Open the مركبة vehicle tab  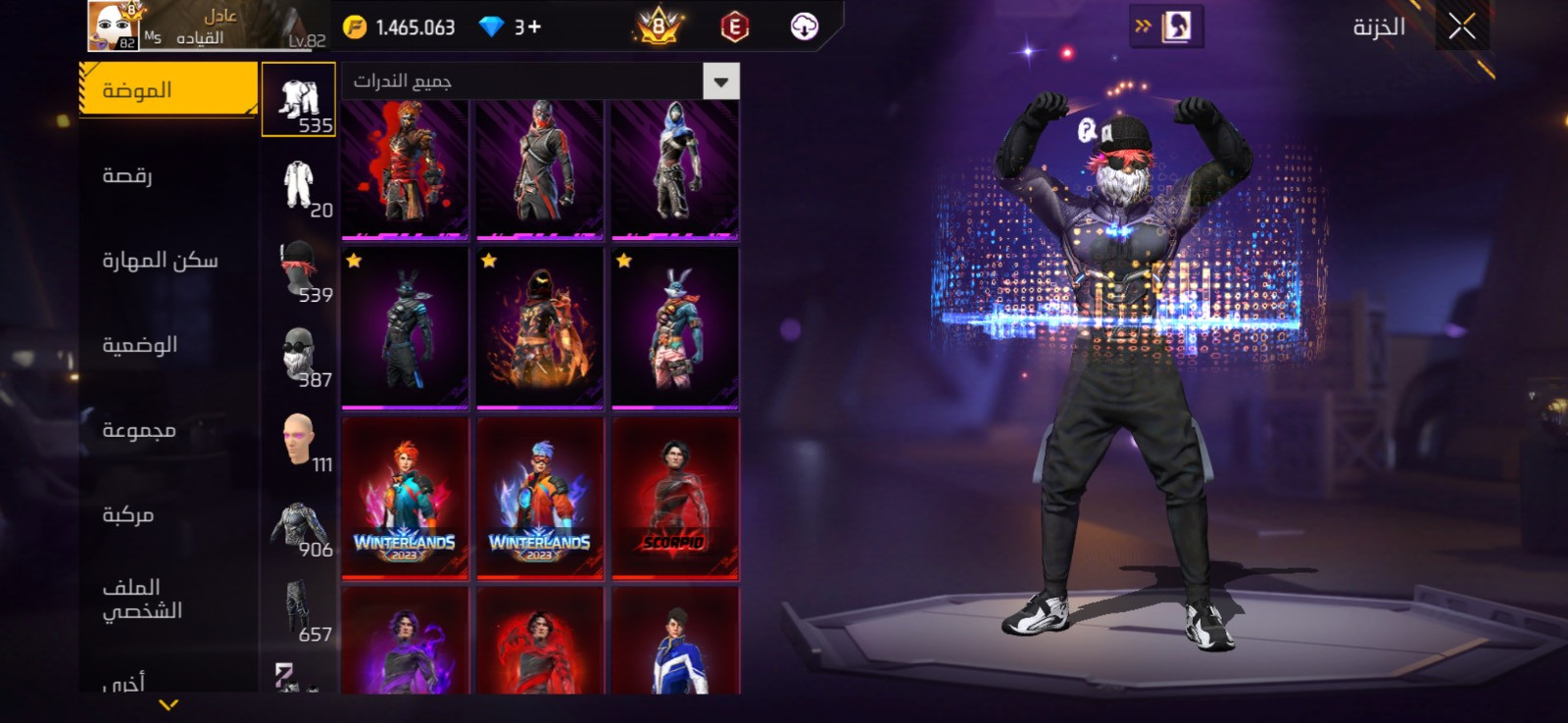tap(127, 514)
